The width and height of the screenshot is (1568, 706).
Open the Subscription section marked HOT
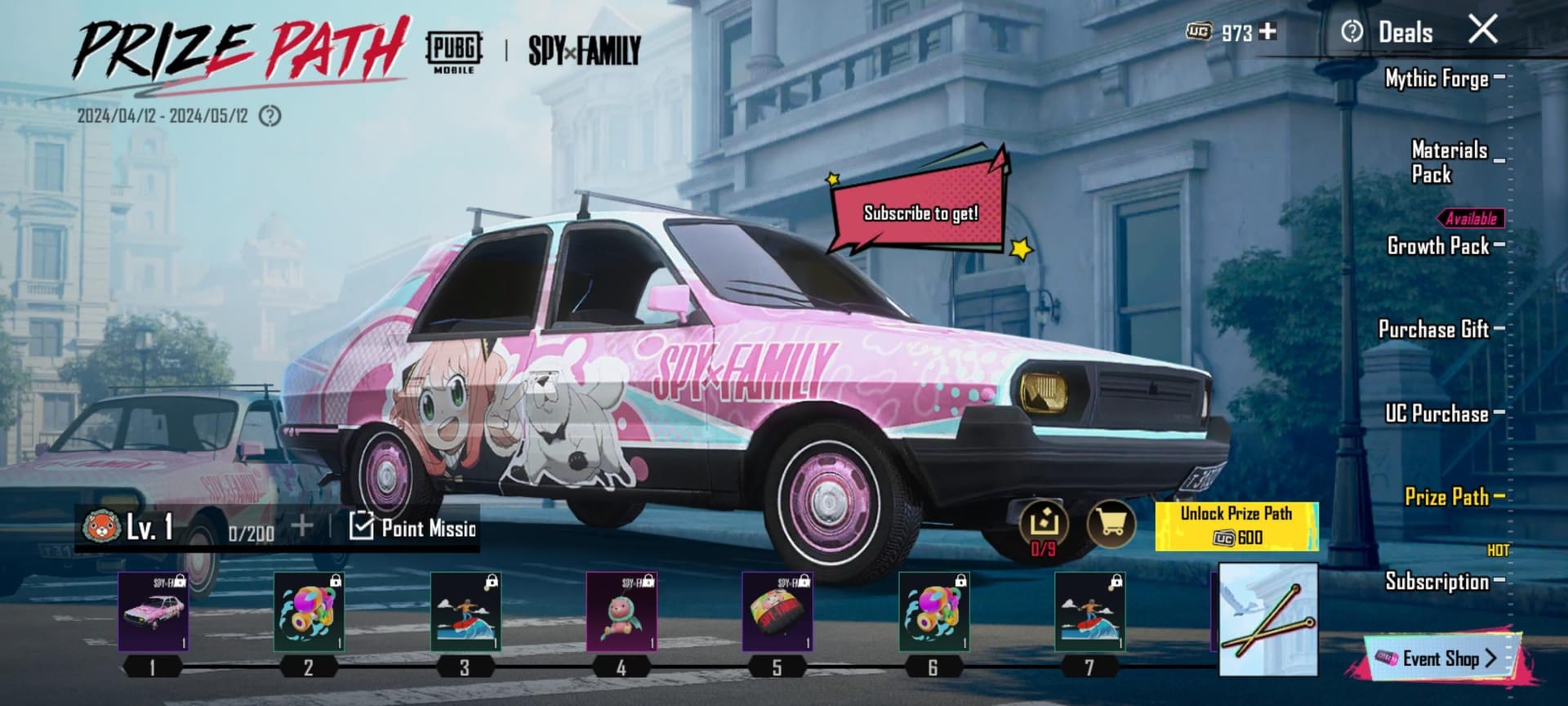(1436, 582)
